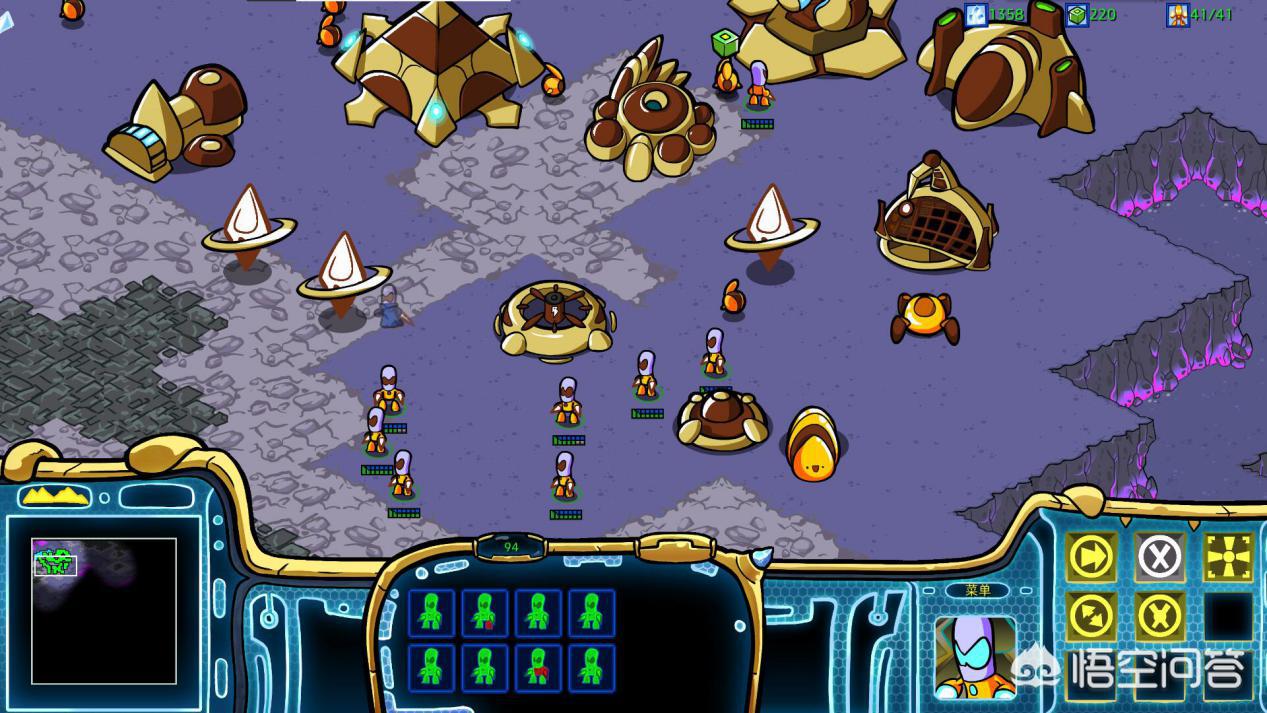The height and width of the screenshot is (713, 1267).
Task: Choose the Patrol command
Action: pos(1091,617)
